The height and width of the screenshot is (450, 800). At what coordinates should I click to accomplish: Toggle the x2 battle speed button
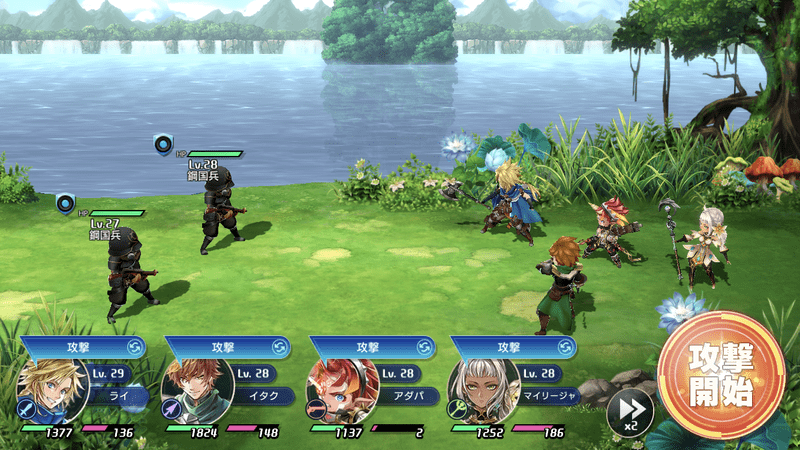630,410
